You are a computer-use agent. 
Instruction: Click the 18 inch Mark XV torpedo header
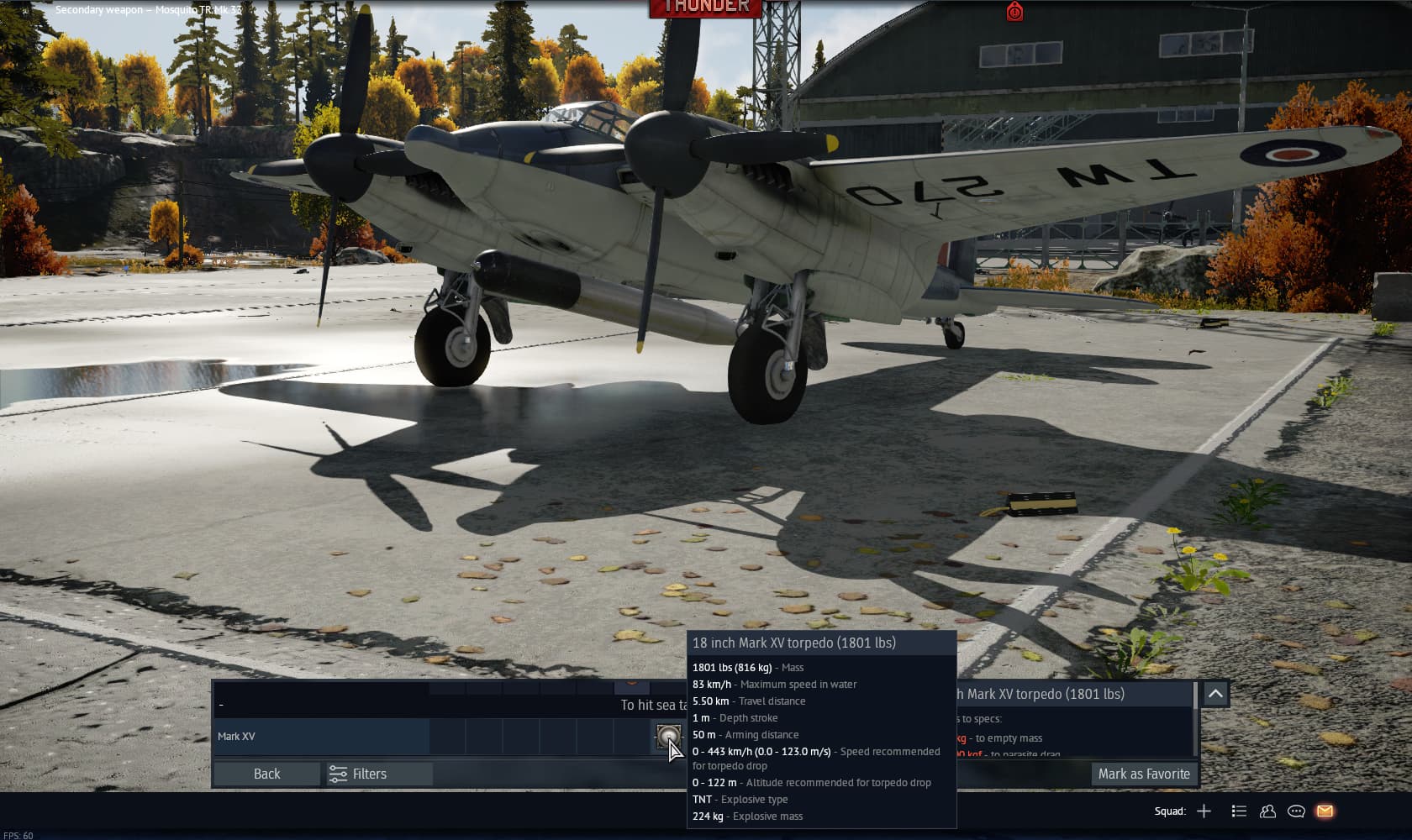point(793,643)
